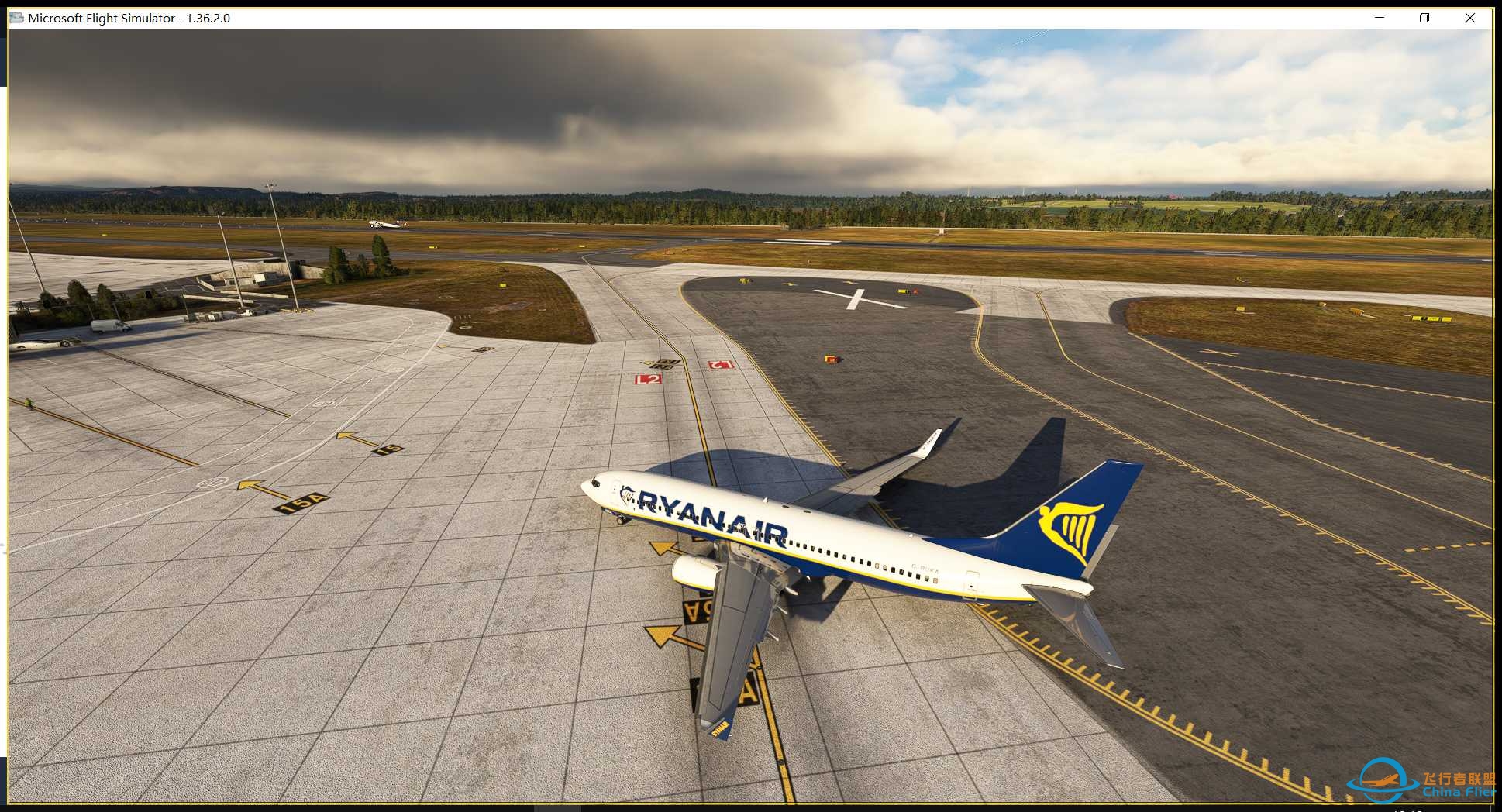Close the Microsoft Flight Simulator window
This screenshot has height=812, width=1502.
(1469, 18)
